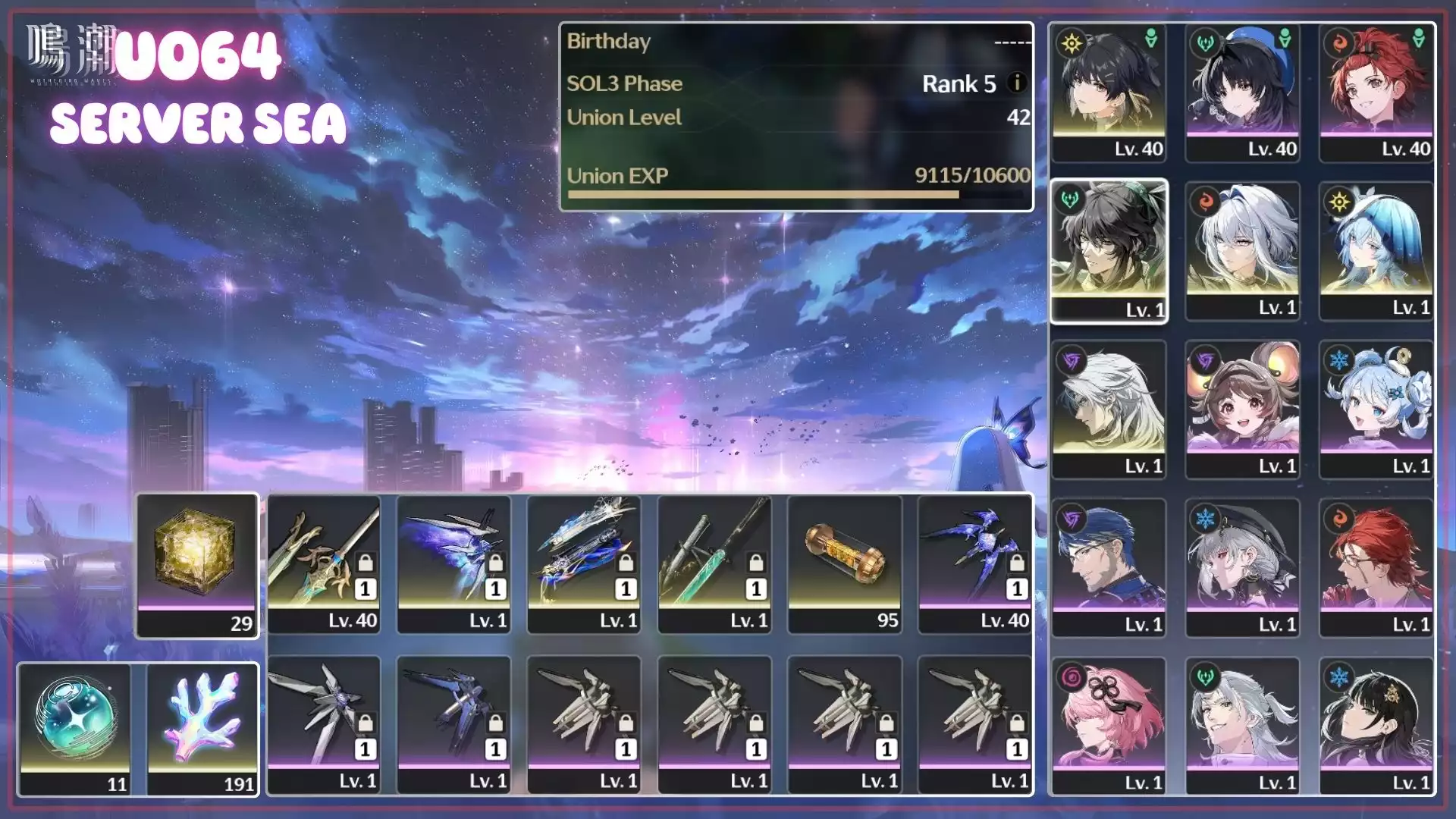Select the red-haired Fusion man with glasses
Image resolution: width=1456 pixels, height=819 pixels.
(x=1376, y=568)
